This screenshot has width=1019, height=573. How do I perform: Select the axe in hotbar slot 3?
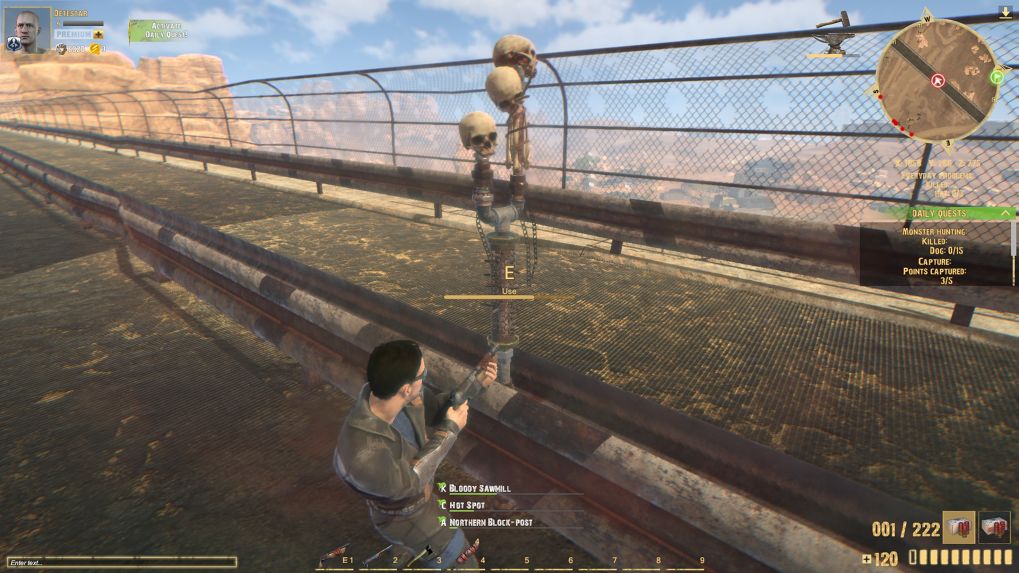pos(421,555)
